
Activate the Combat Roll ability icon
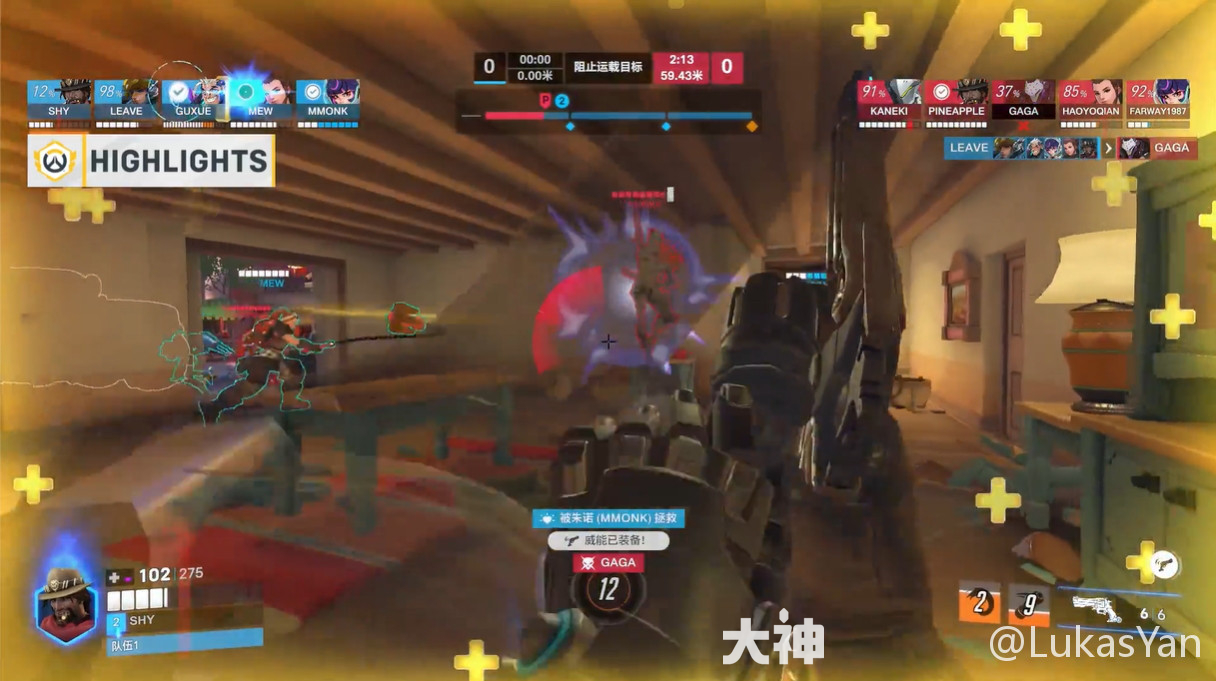tap(981, 602)
